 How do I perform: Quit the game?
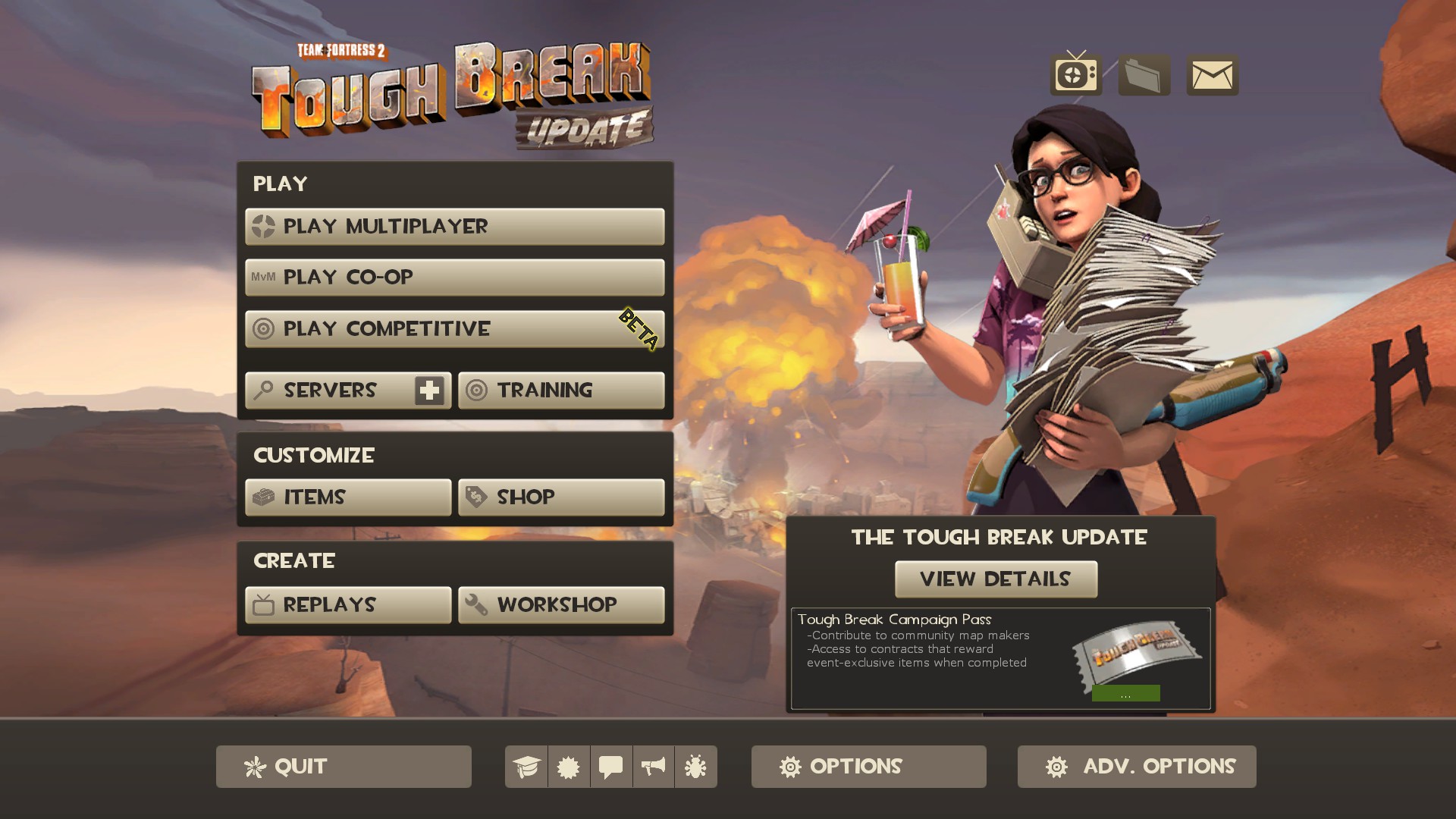pyautogui.click(x=344, y=767)
